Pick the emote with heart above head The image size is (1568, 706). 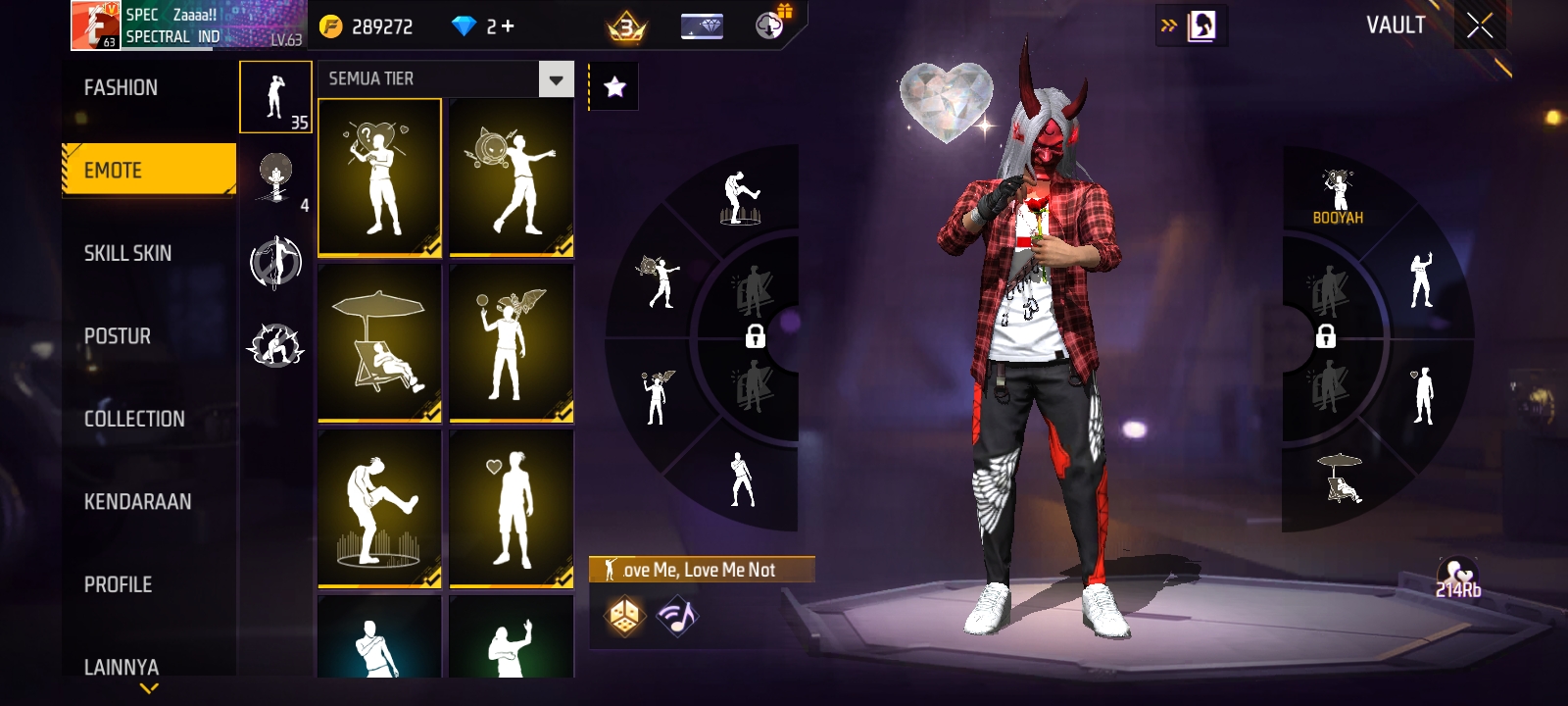tap(511, 508)
